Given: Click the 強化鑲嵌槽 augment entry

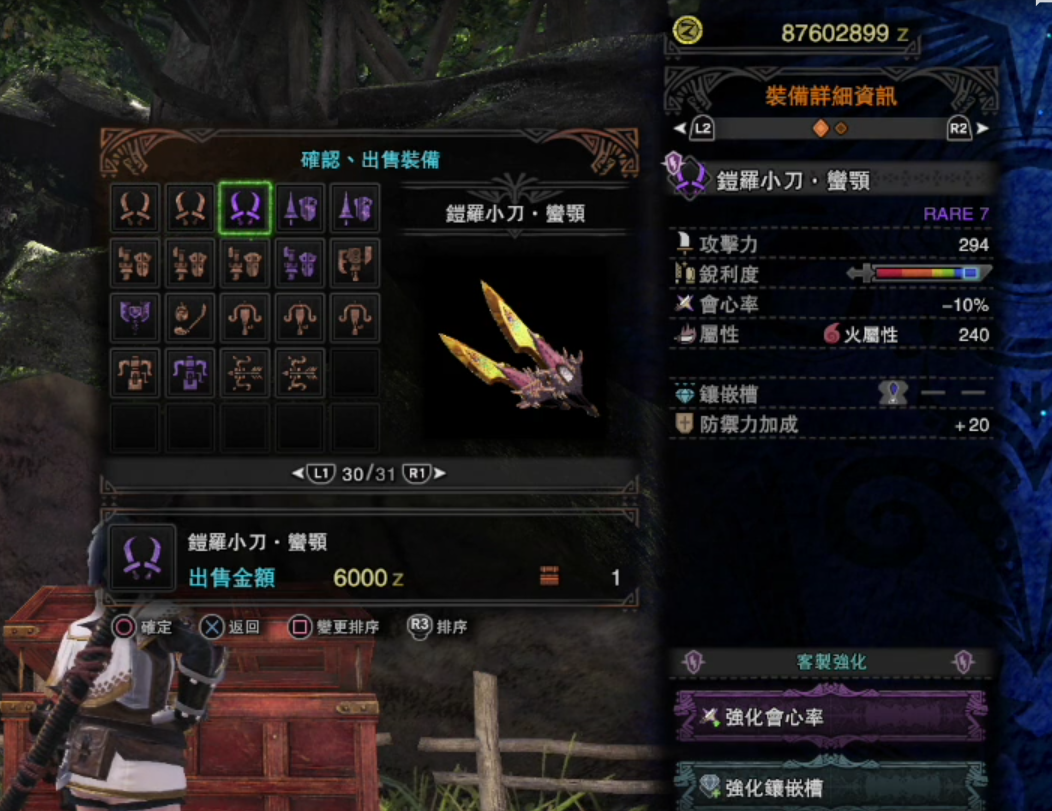Looking at the screenshot, I should click(830, 787).
